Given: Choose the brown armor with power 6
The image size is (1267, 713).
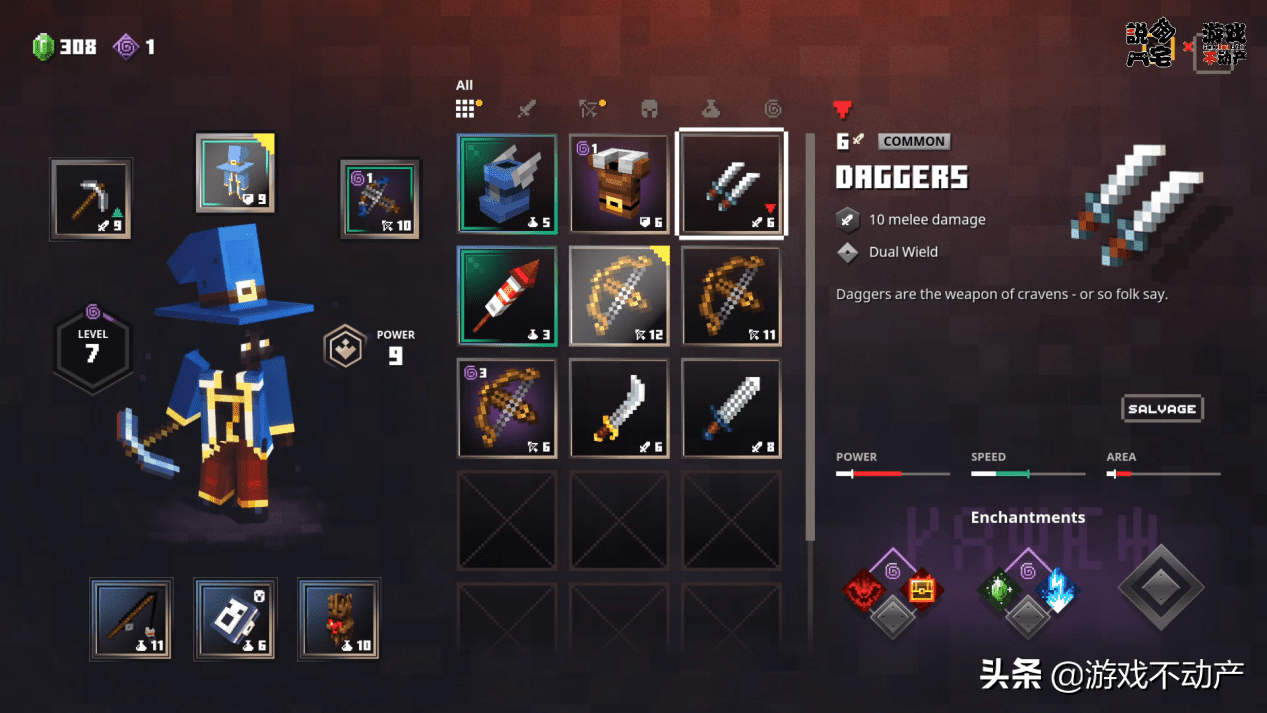Looking at the screenshot, I should pyautogui.click(x=619, y=184).
